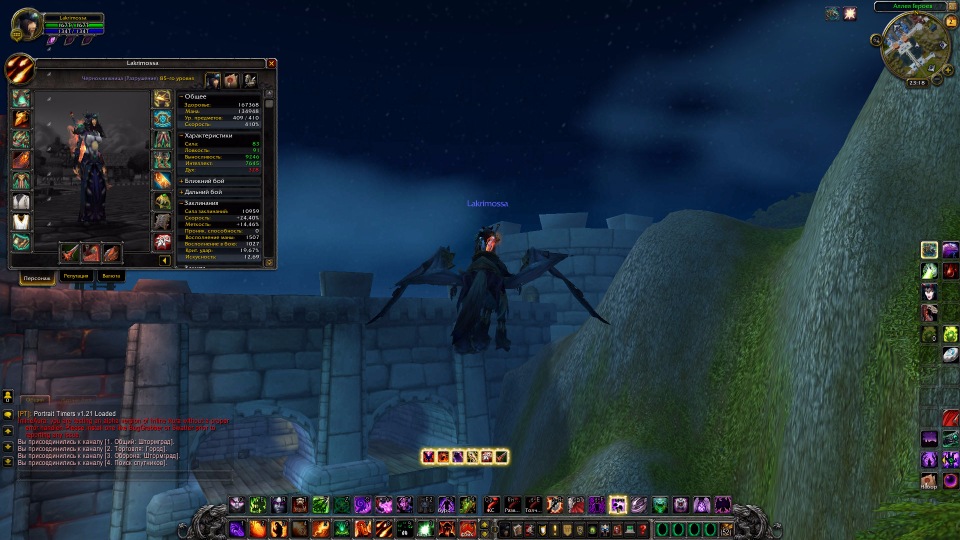Click the yellow arrow collapse button in character panel
Image resolution: width=960 pixels, height=540 pixels.
pyautogui.click(x=164, y=261)
